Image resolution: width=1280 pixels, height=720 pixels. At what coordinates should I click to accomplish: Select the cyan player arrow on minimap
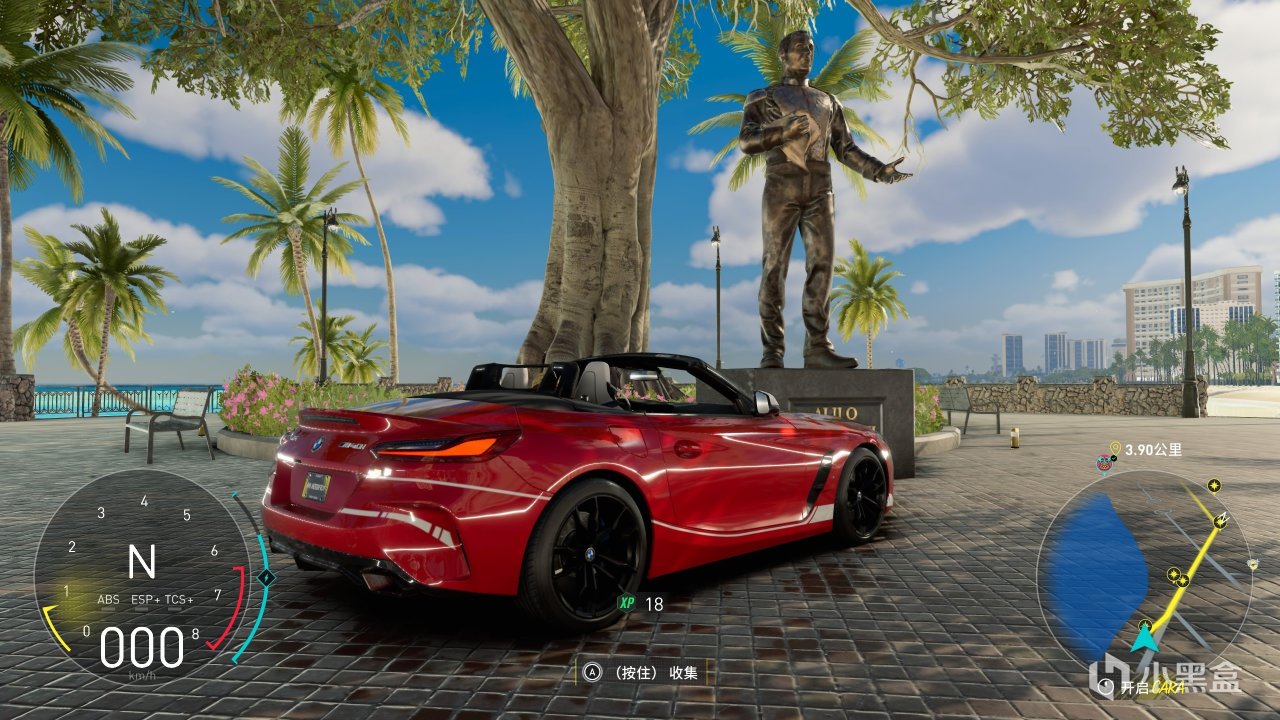click(1145, 636)
